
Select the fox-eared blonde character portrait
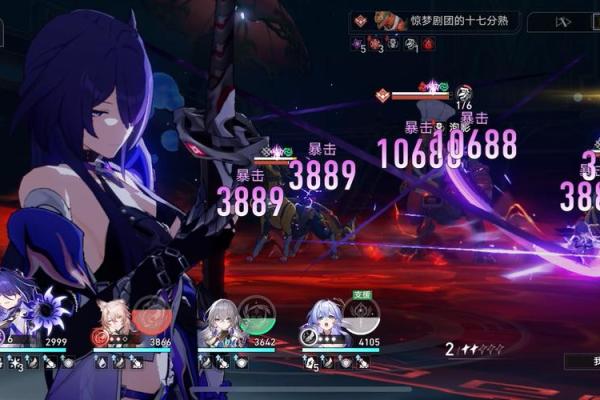click(114, 320)
